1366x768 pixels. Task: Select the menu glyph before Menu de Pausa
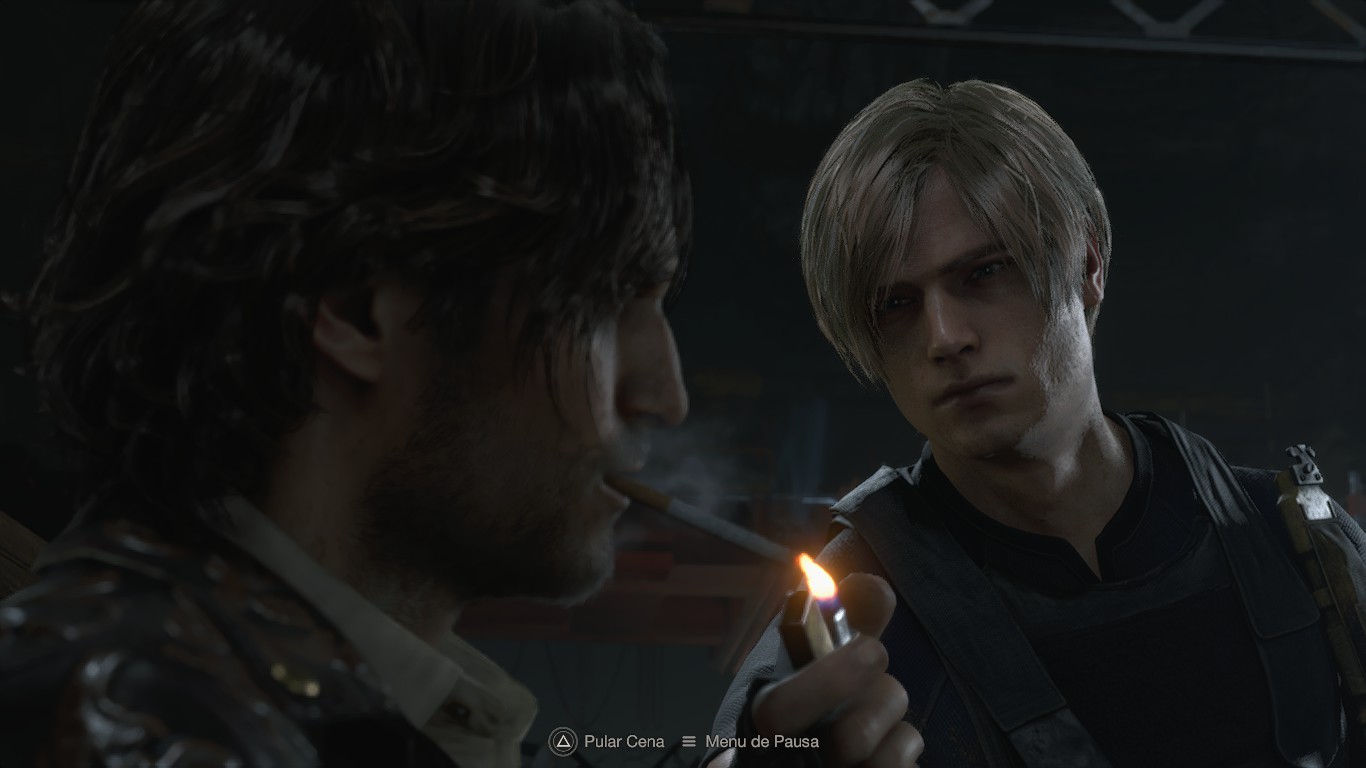click(x=689, y=742)
